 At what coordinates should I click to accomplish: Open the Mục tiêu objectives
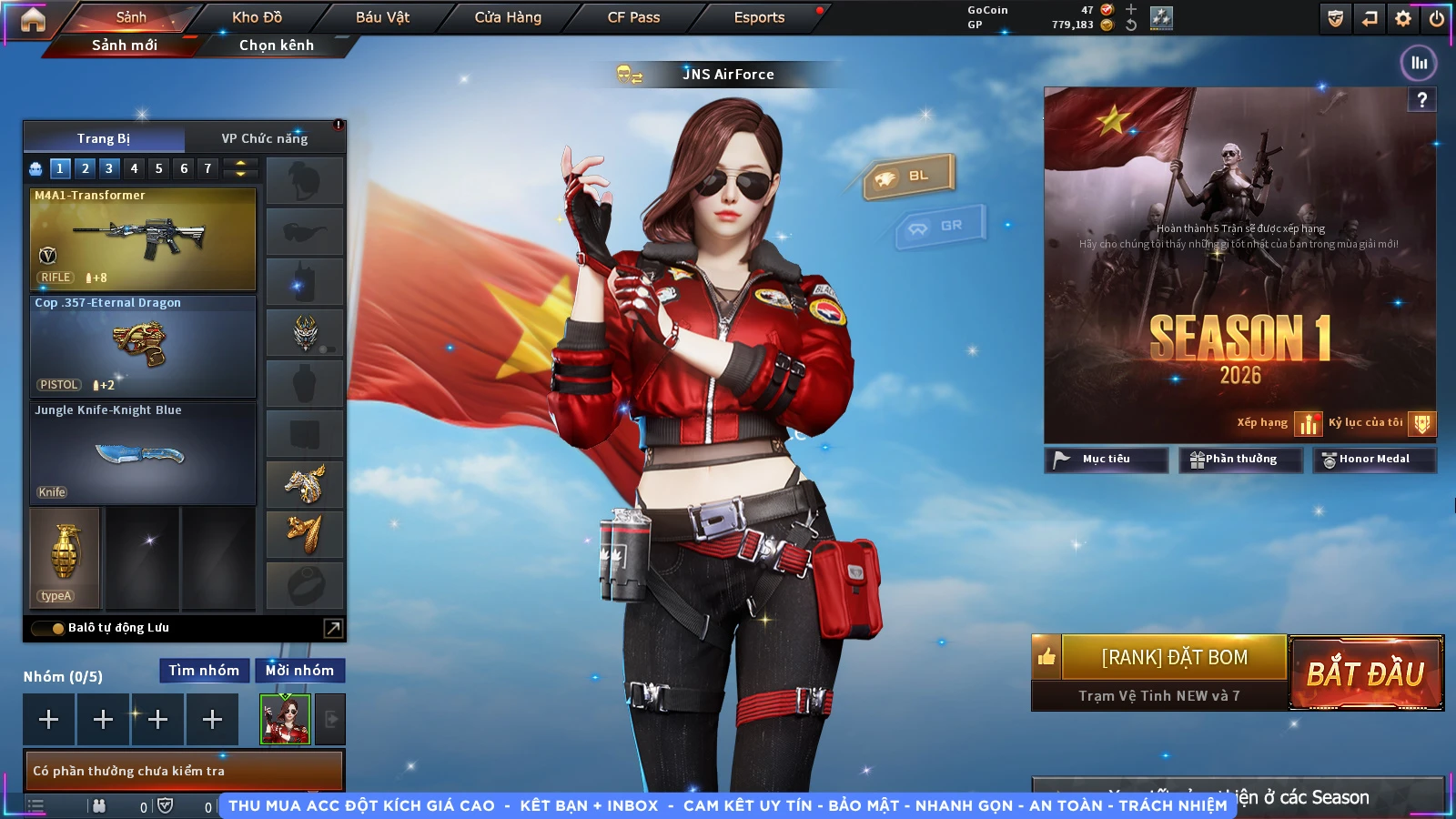[x=1106, y=460]
